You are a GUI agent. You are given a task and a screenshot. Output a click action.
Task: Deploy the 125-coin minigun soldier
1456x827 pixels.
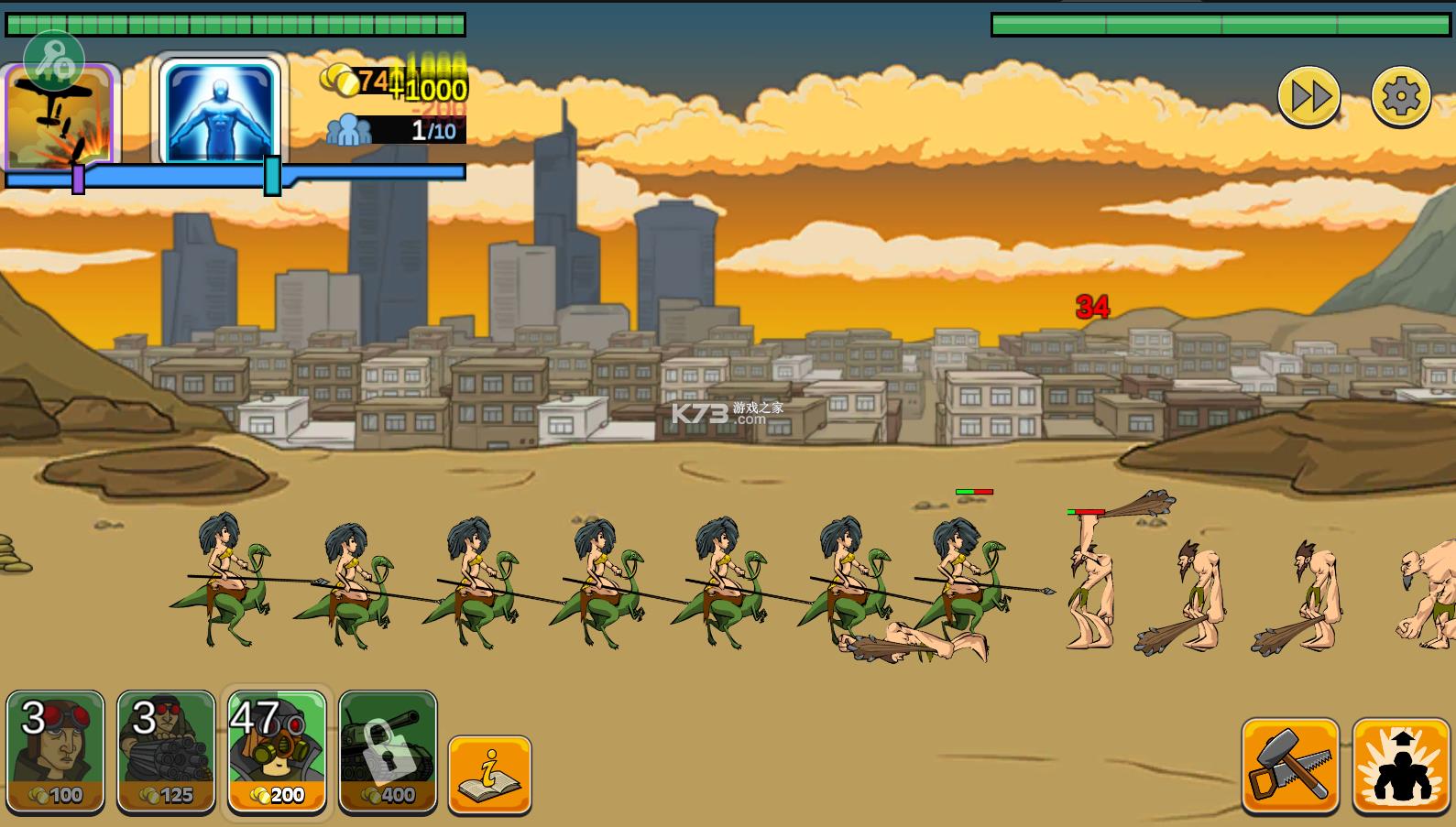[166, 751]
